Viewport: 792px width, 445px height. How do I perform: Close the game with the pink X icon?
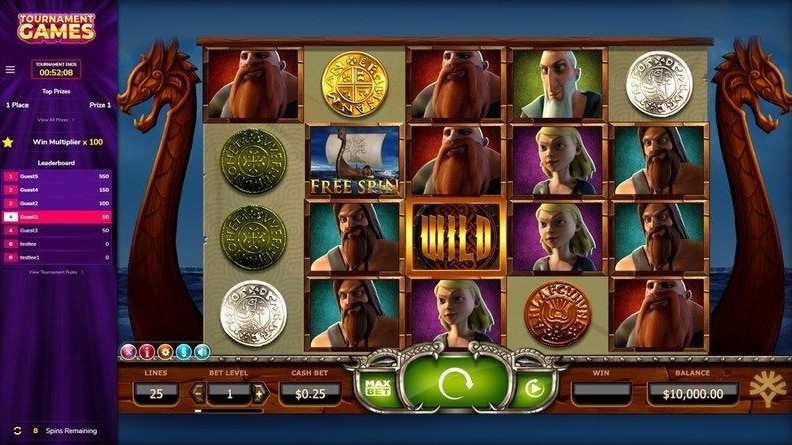tap(127, 351)
